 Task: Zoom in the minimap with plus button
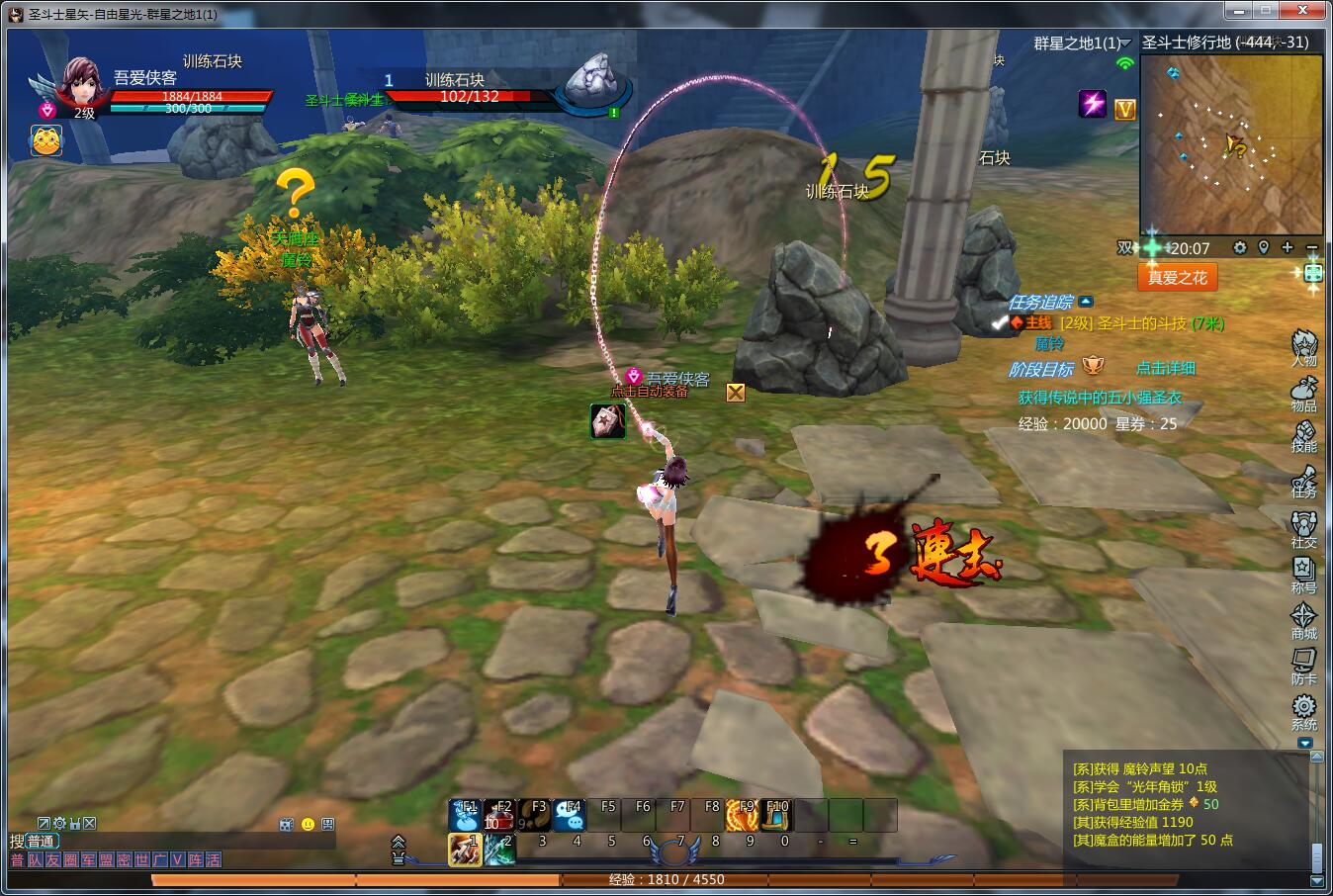click(x=1287, y=247)
